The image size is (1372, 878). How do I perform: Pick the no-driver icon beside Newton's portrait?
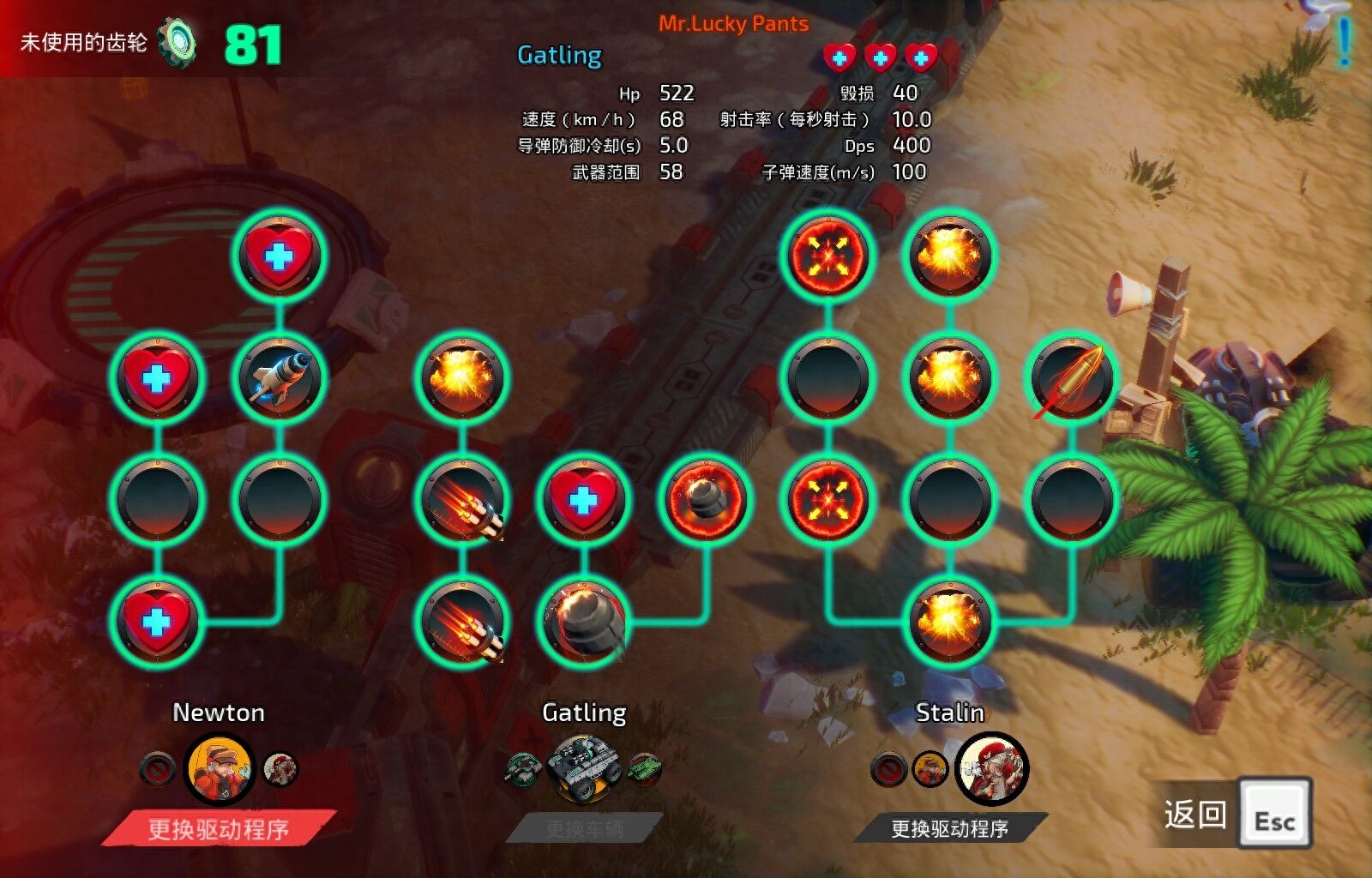pos(157,769)
